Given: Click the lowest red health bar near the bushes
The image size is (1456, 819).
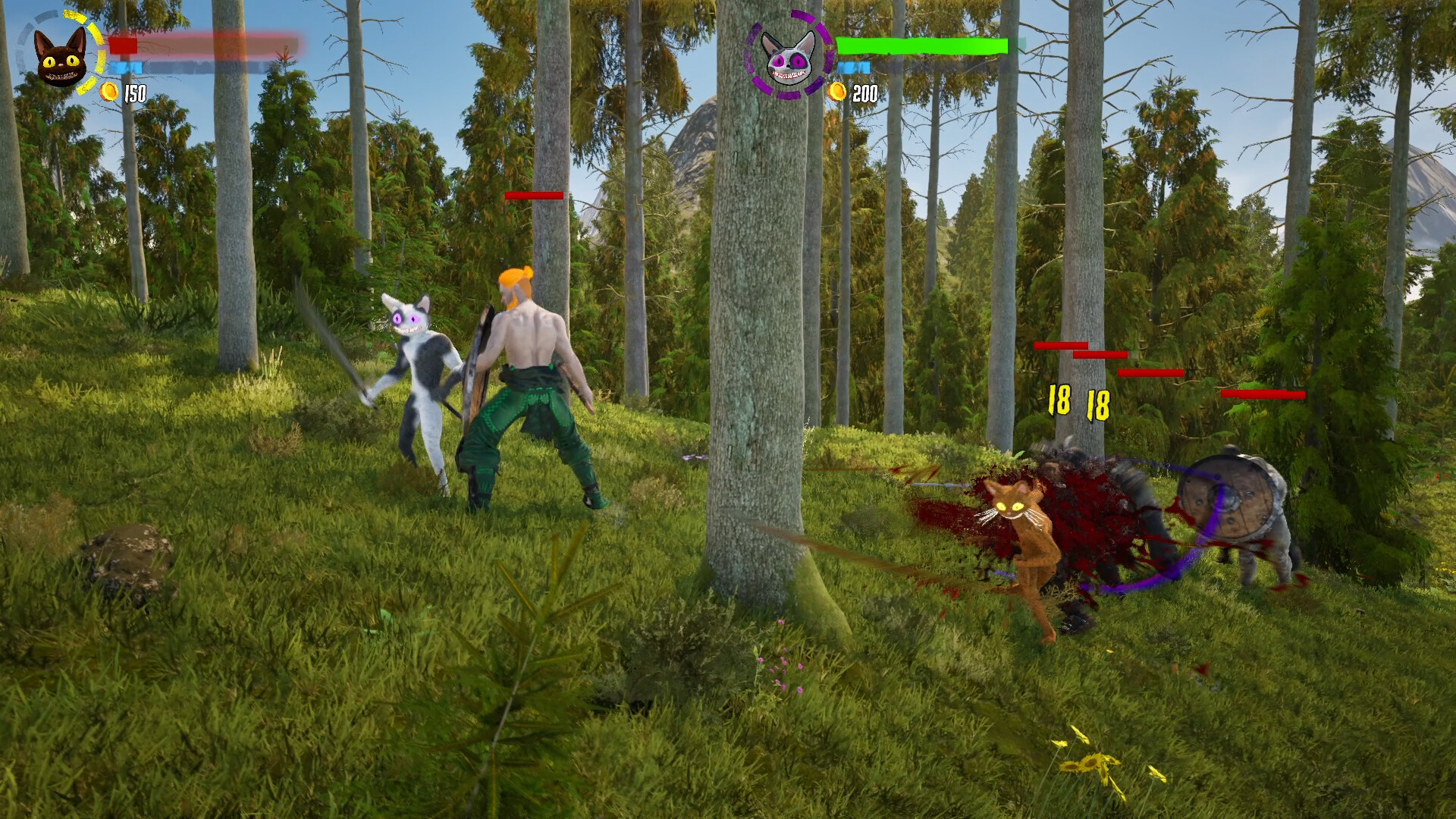Looking at the screenshot, I should (1263, 395).
